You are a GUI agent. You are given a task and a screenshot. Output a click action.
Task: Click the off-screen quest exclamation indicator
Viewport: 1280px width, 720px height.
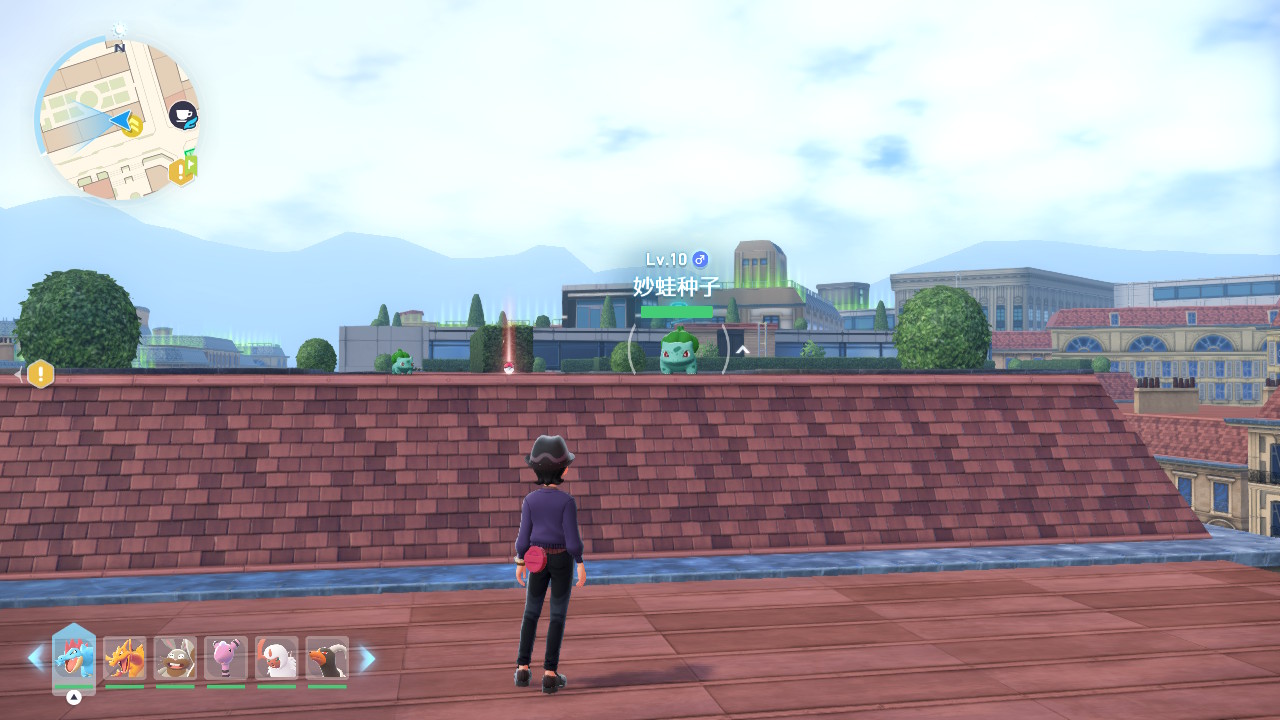coord(40,374)
